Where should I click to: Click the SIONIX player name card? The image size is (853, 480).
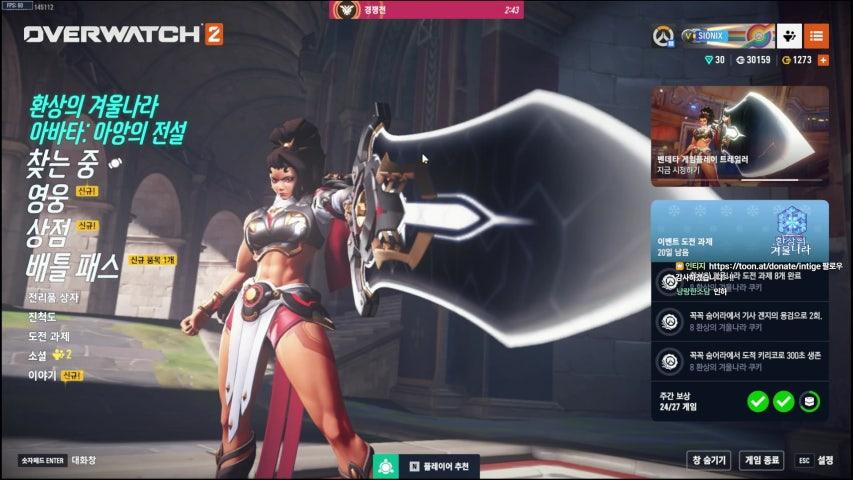coord(726,36)
